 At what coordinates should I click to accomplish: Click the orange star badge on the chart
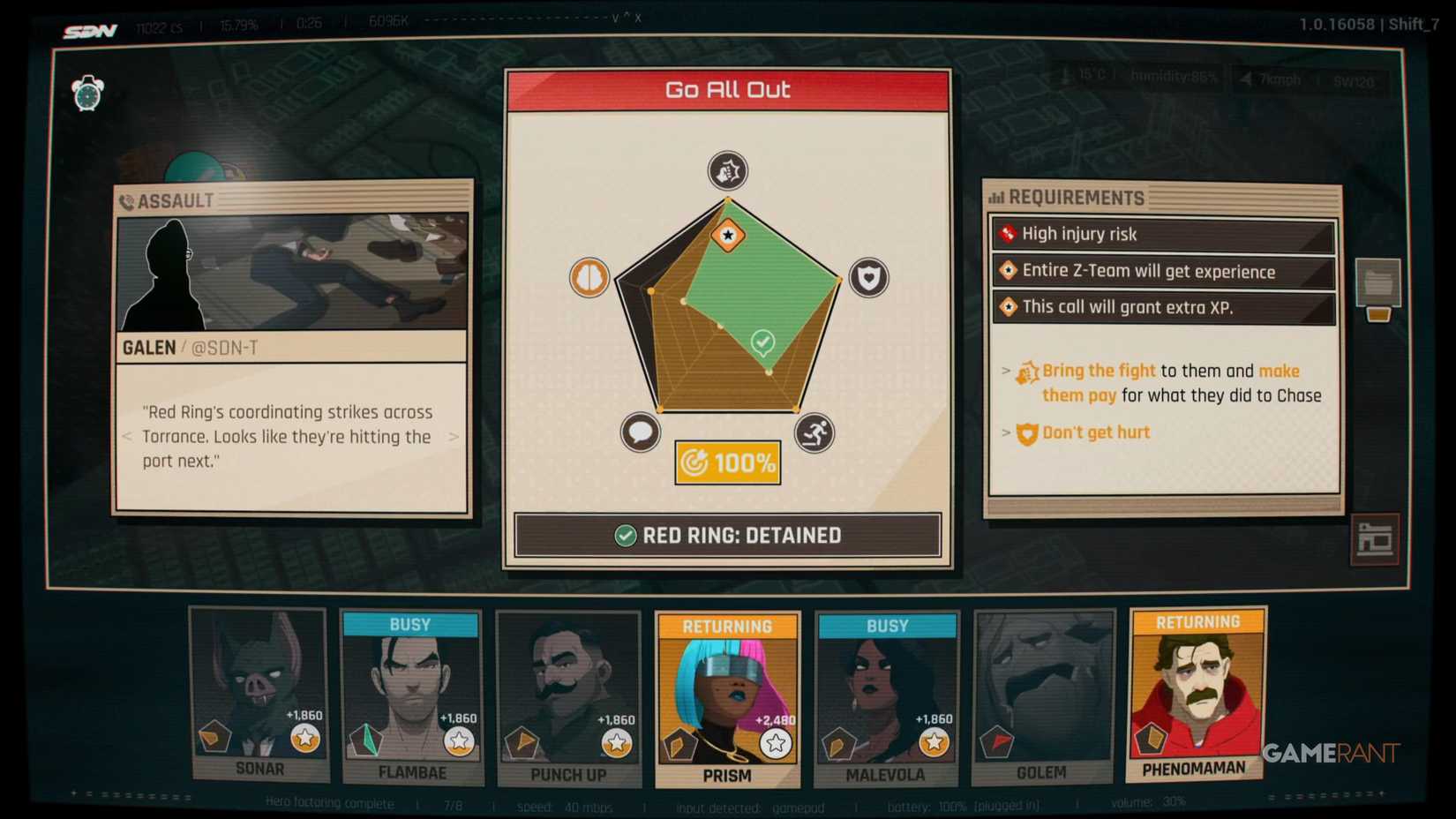727,236
